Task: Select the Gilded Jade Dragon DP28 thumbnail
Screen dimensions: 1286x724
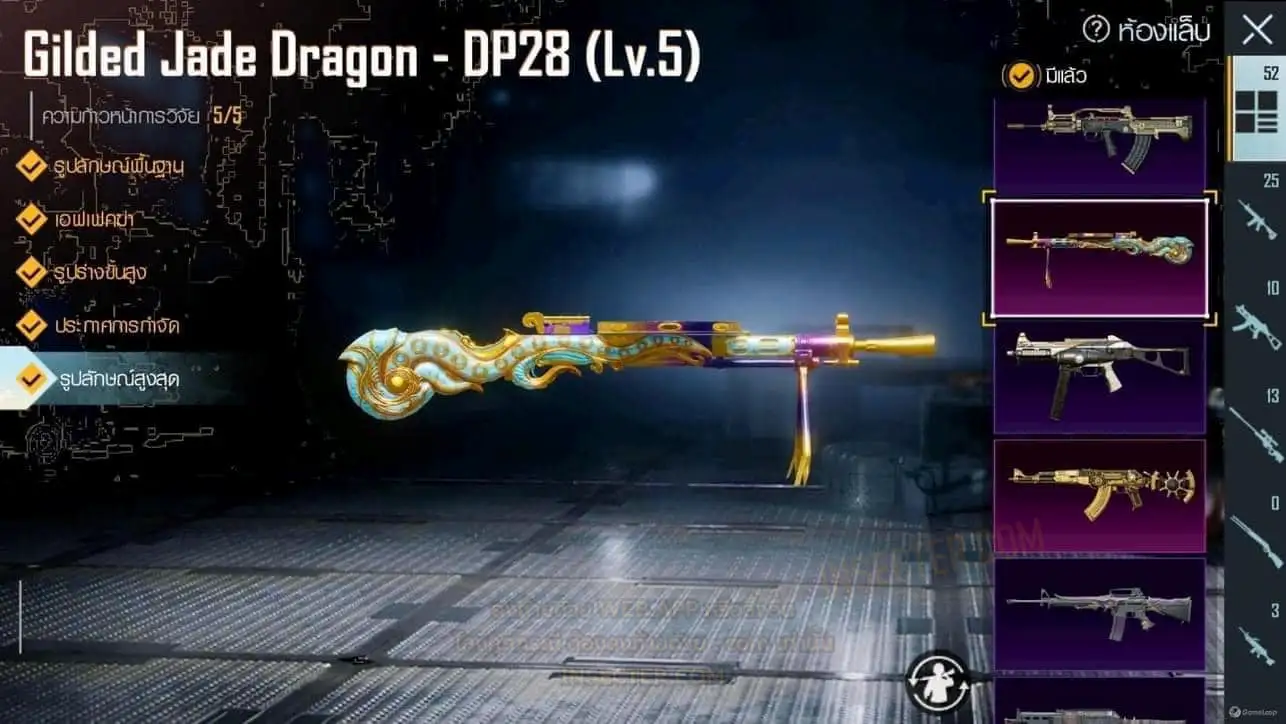Action: (1099, 258)
